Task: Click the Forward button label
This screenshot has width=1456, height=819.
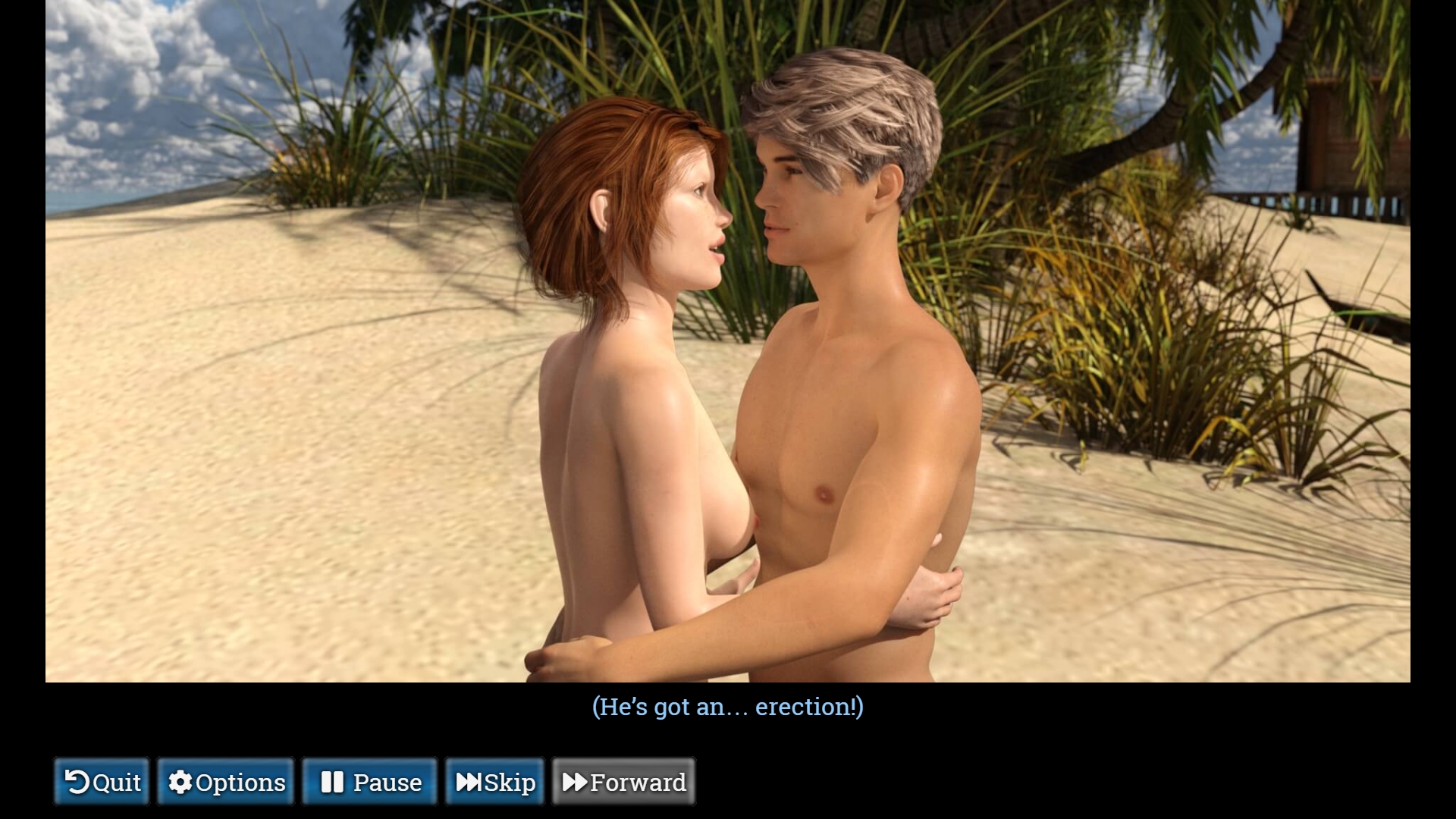Action: point(638,782)
